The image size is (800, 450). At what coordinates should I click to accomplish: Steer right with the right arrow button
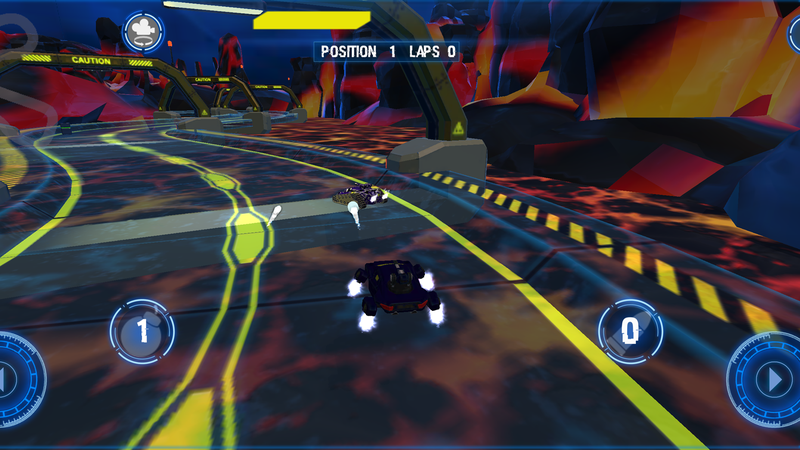point(768,380)
